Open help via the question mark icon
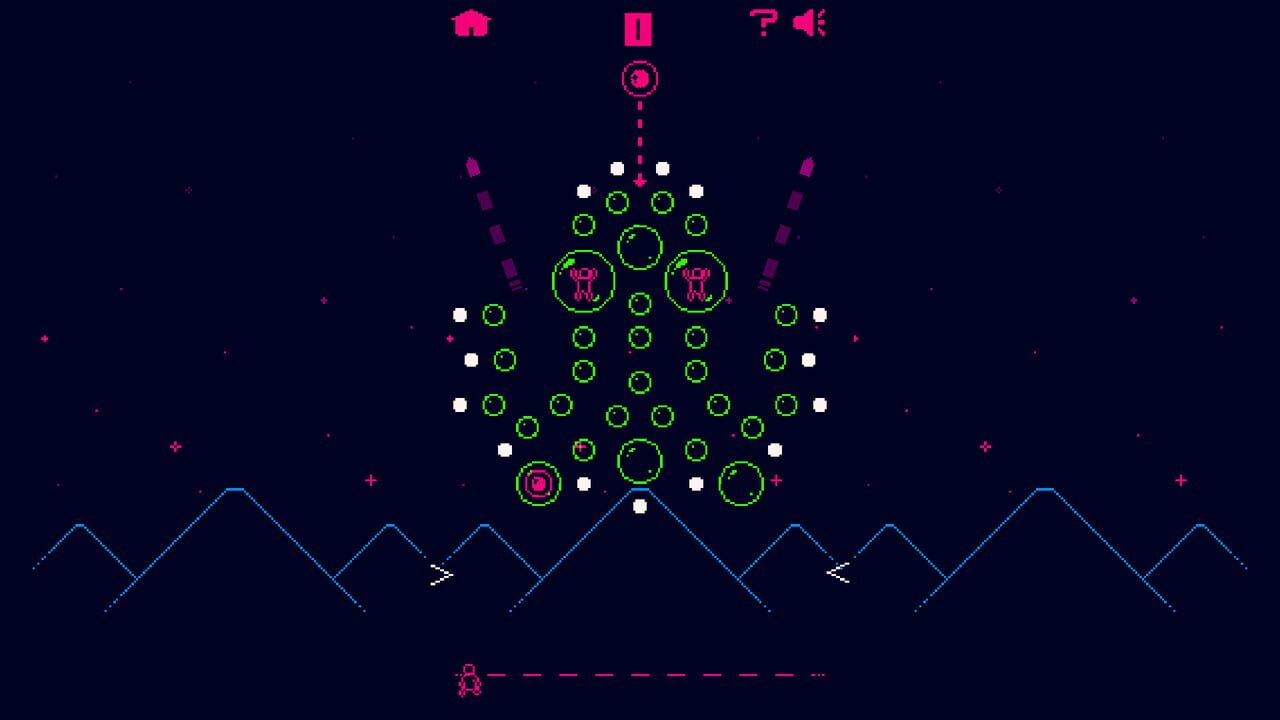Image resolution: width=1280 pixels, height=720 pixels. click(762, 21)
